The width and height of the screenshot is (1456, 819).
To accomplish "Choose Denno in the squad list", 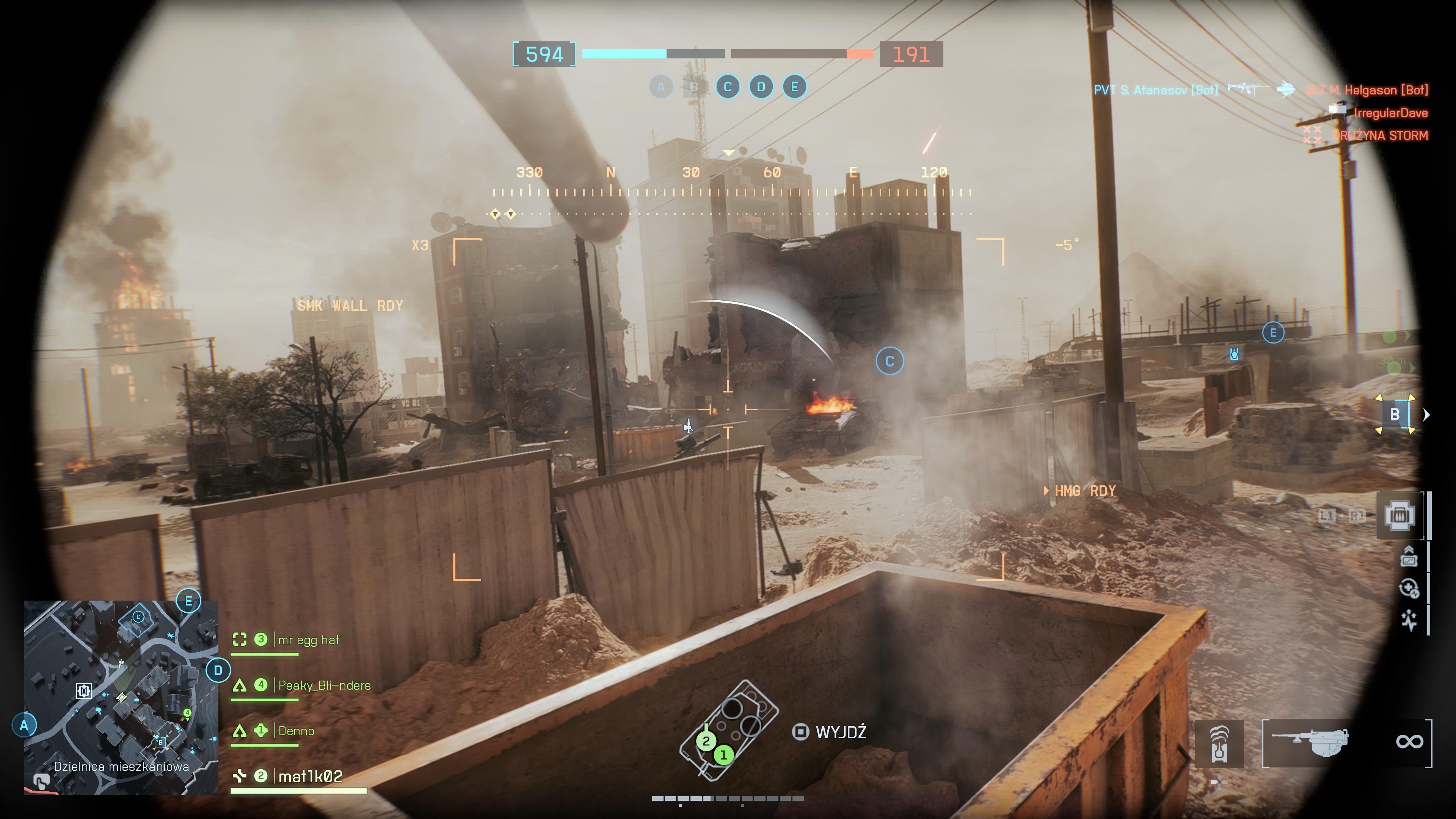I will click(x=296, y=731).
